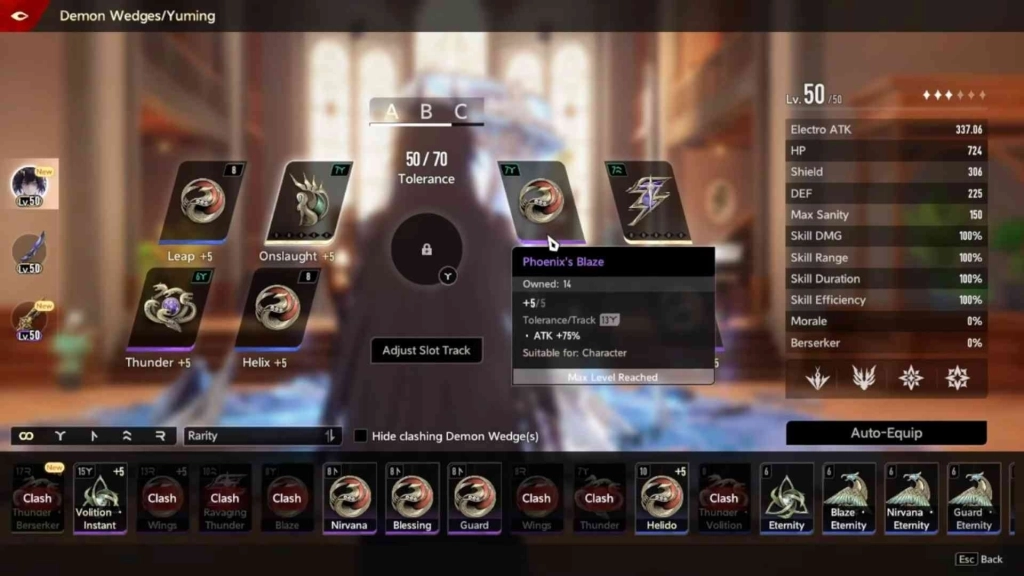This screenshot has width=1024, height=576.
Task: Open Adjust Slot Track
Action: [426, 350]
